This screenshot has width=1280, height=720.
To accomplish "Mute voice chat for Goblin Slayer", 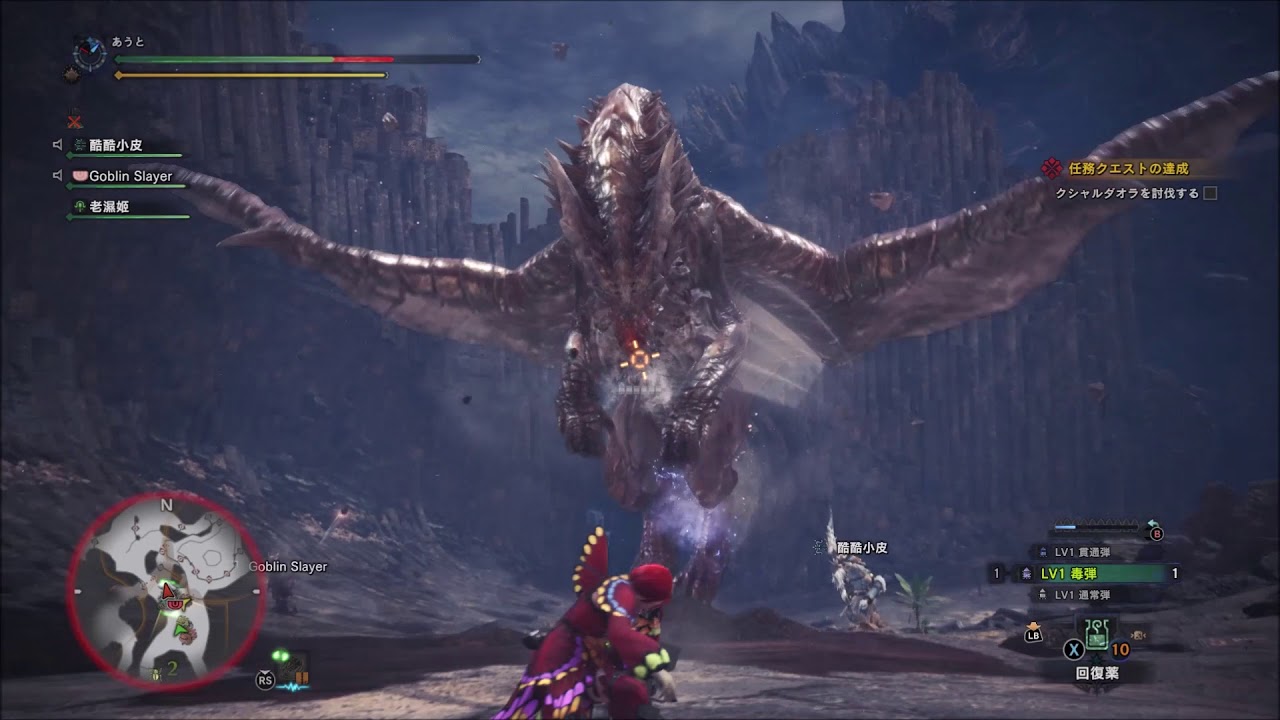I will (57, 175).
